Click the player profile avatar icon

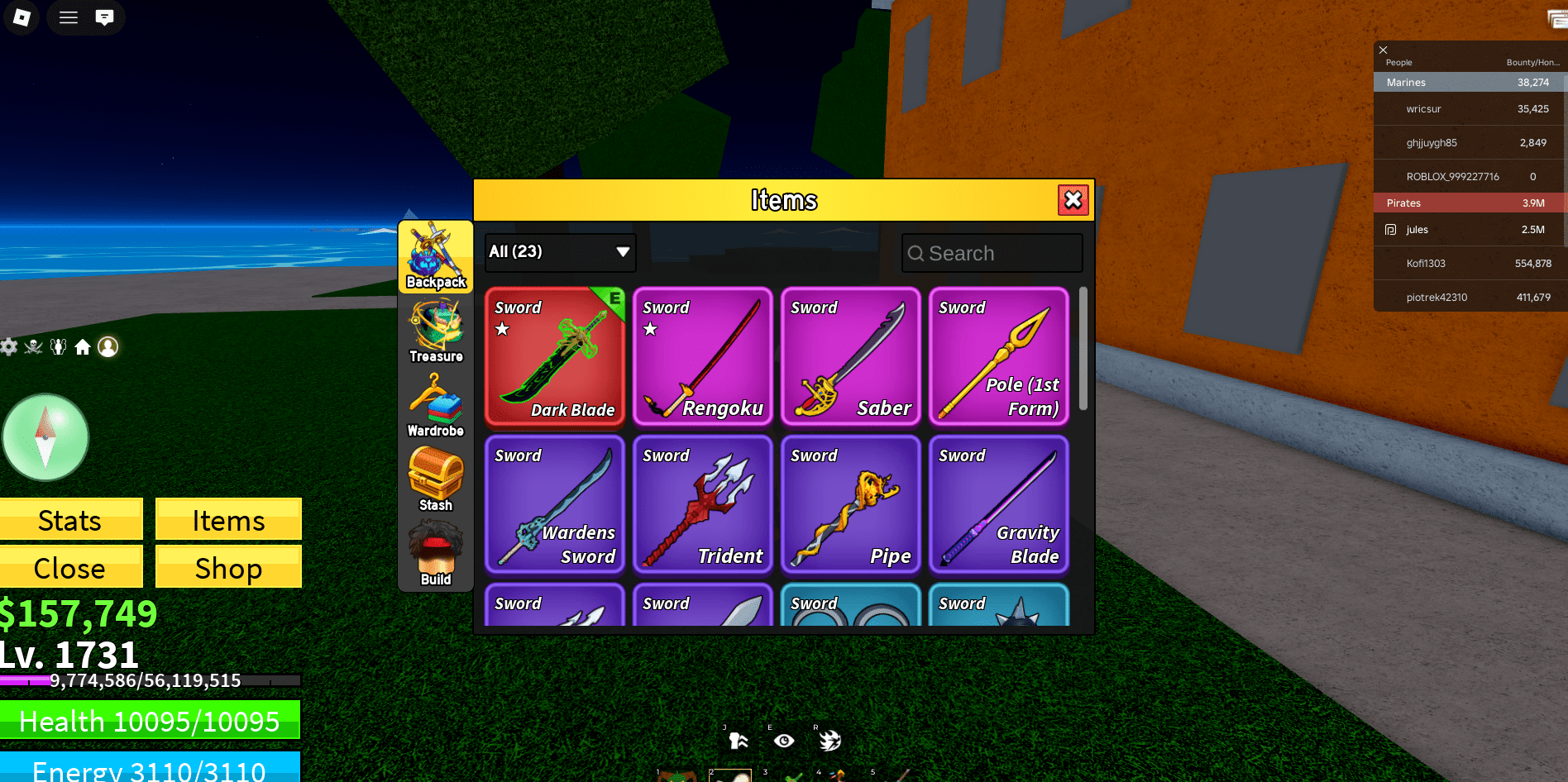(108, 347)
